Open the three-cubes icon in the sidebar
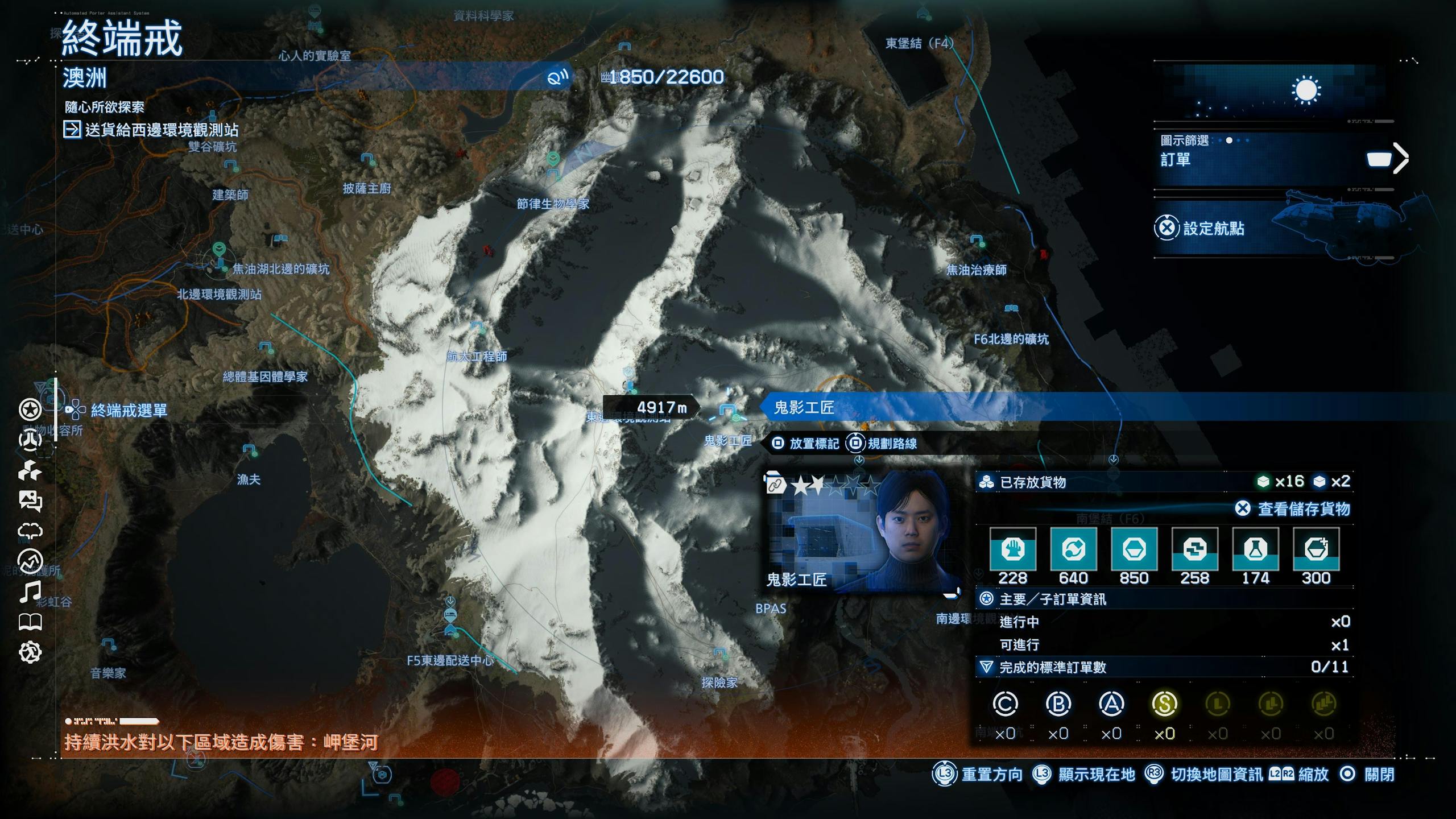The height and width of the screenshot is (819, 1456). [30, 471]
